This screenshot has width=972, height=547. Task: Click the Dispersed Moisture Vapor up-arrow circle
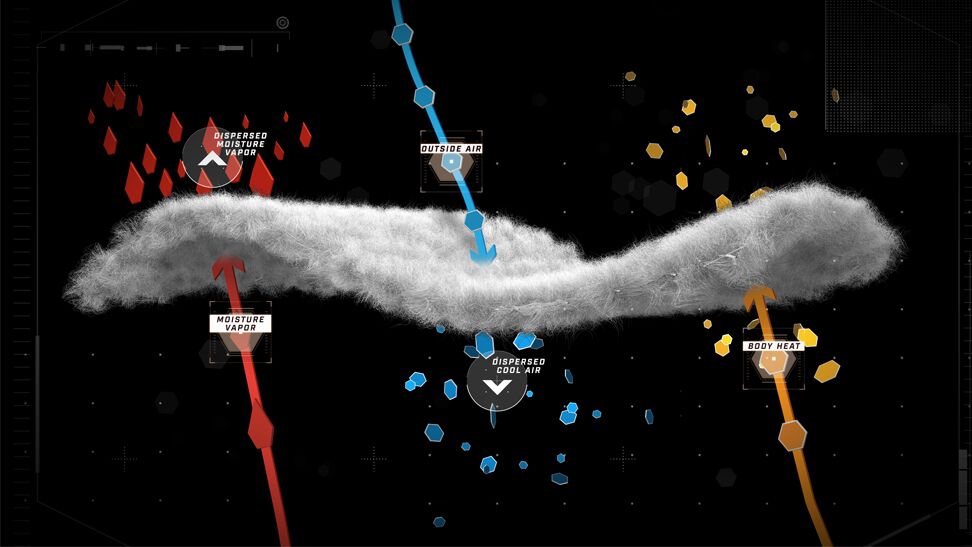coord(210,158)
